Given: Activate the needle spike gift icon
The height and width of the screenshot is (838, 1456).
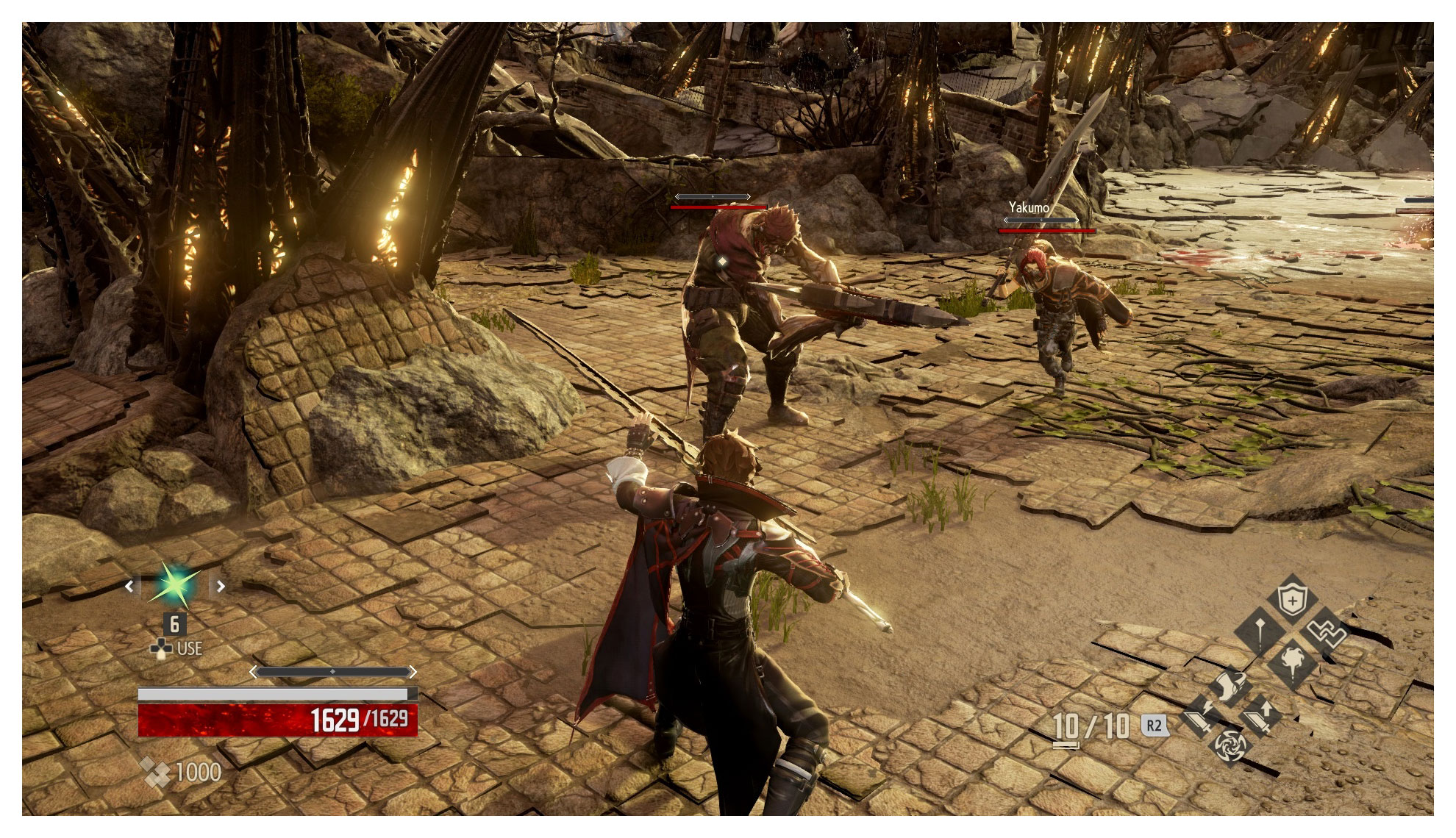Looking at the screenshot, I should click(1259, 632).
